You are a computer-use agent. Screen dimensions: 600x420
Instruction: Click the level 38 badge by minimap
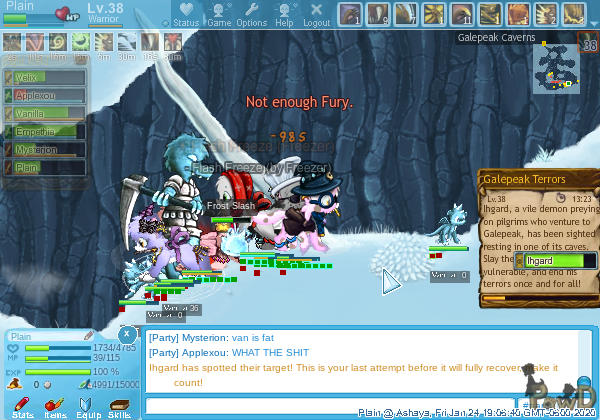tap(588, 44)
